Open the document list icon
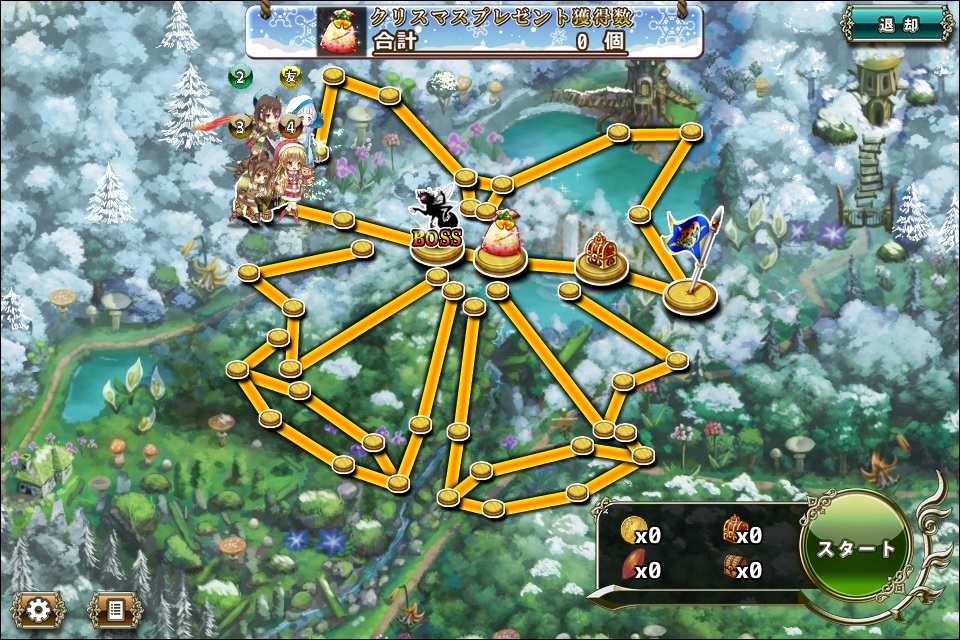 [115, 607]
